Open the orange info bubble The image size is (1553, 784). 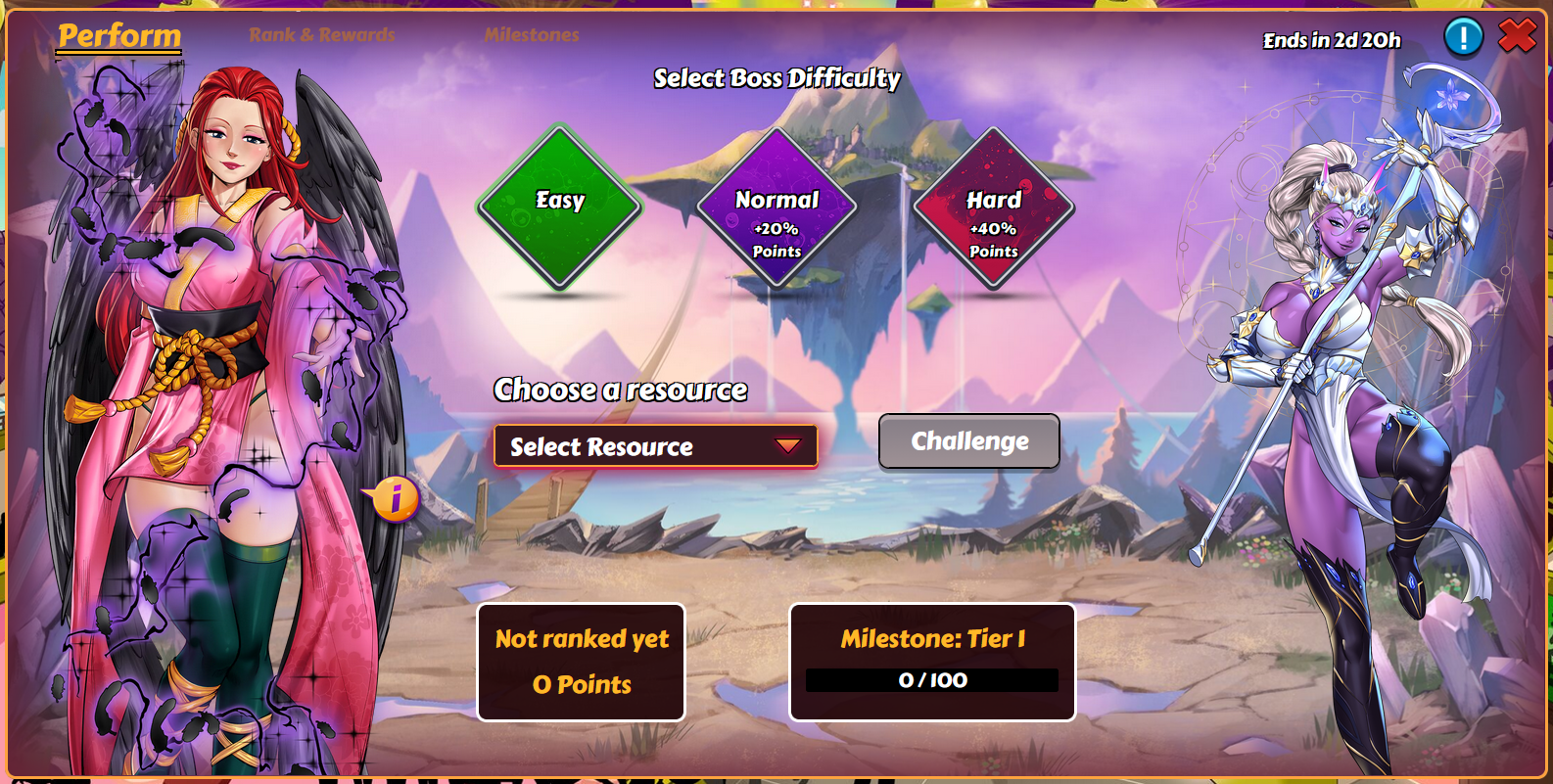pyautogui.click(x=395, y=499)
